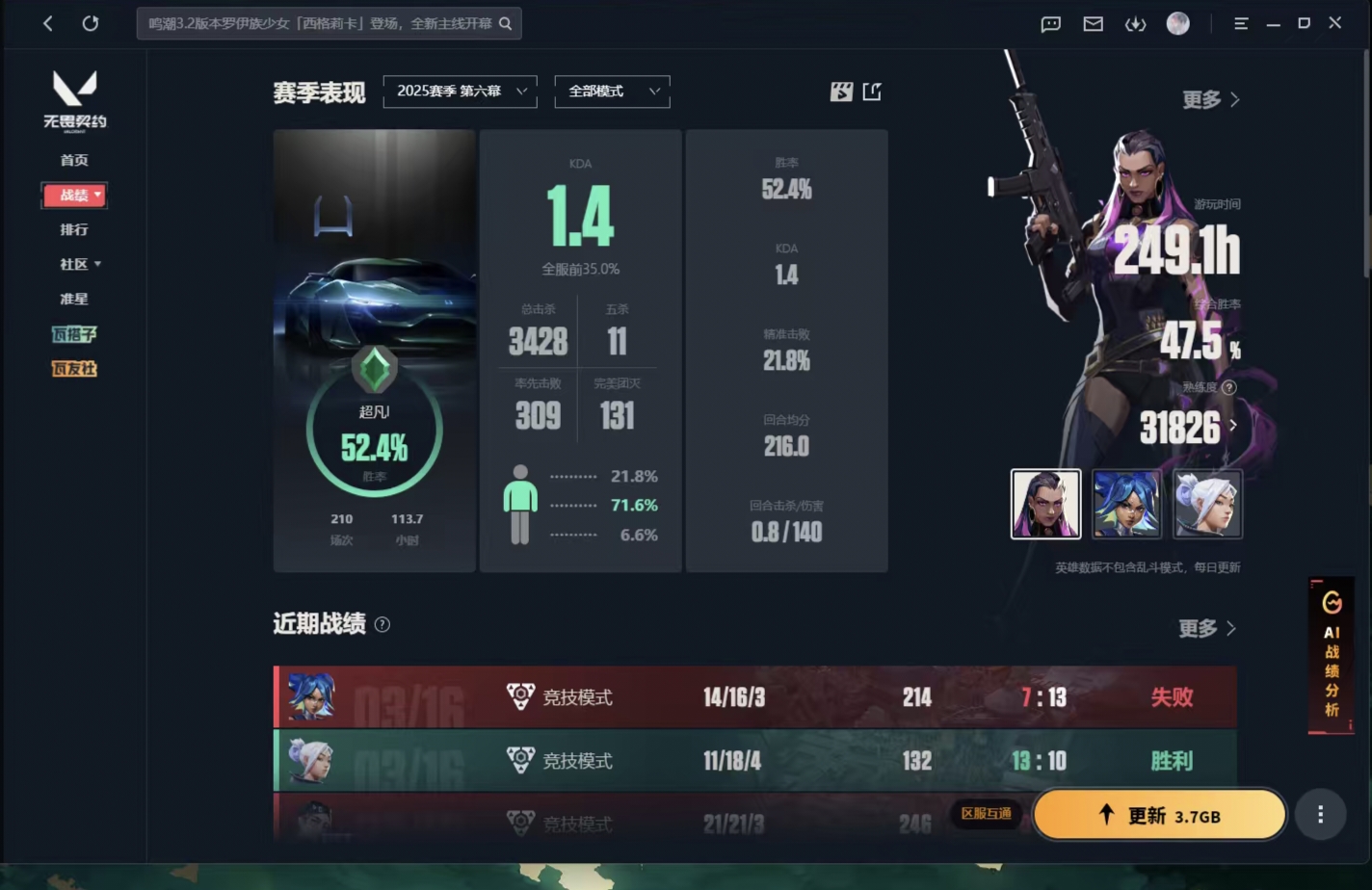Switch to the 排行 sidebar tab

click(76, 229)
